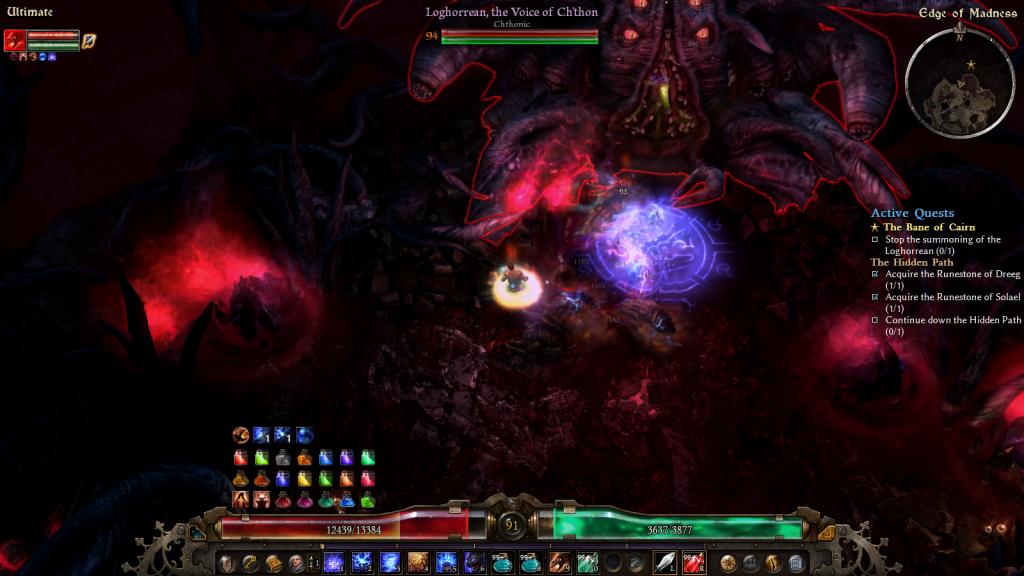Image resolution: width=1024 pixels, height=576 pixels.
Task: Switch the quickbar page with arrow toggle
Action: point(314,562)
